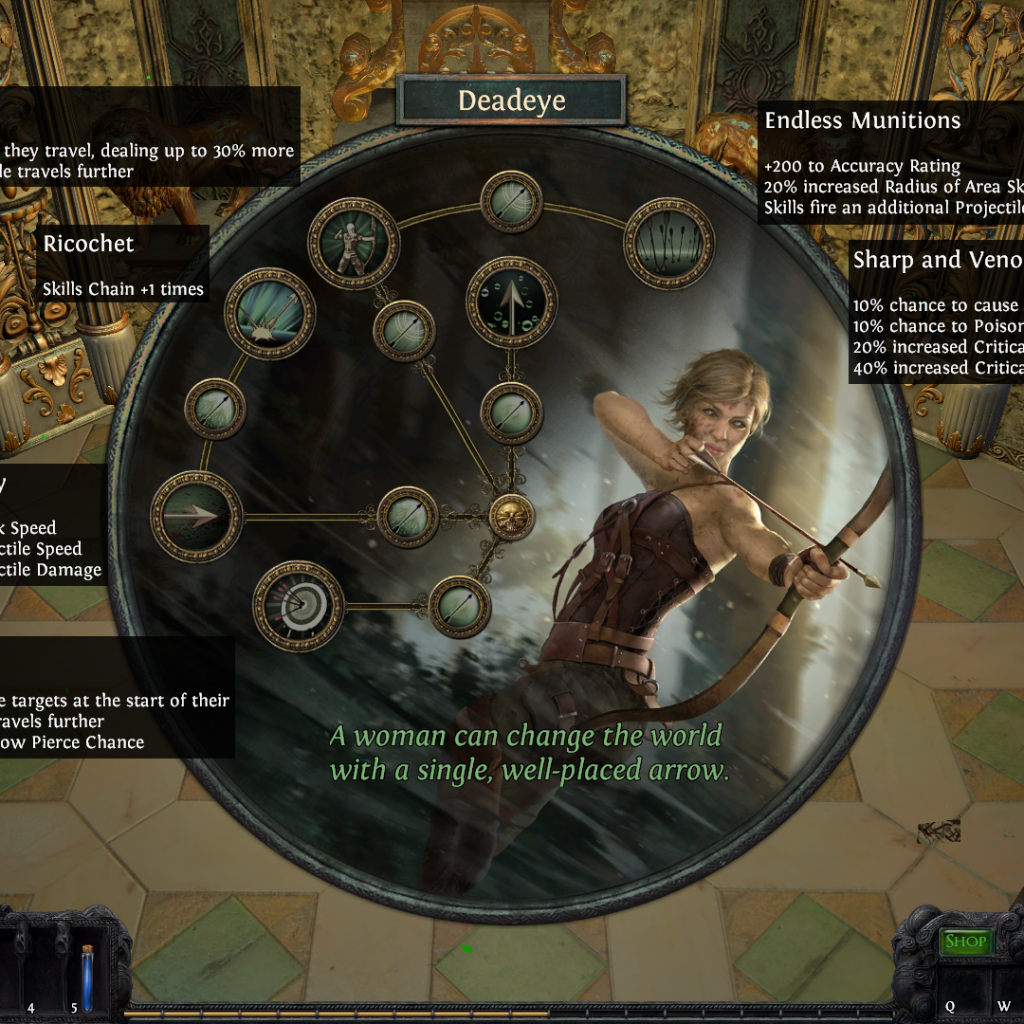Use the blue mana flask slot
This screenshot has height=1024, width=1024.
[x=87, y=977]
